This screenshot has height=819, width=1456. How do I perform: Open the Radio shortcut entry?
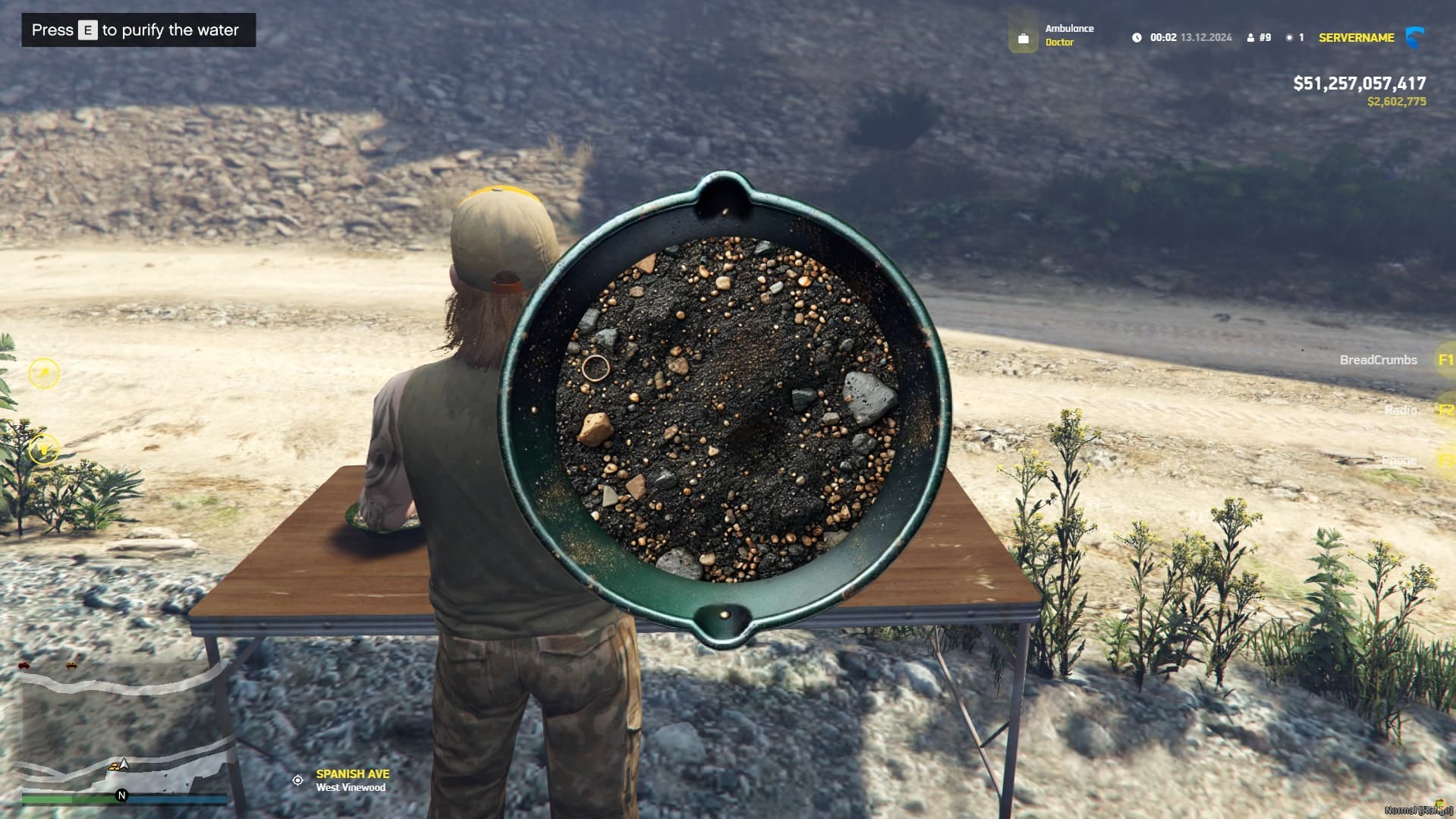click(1401, 410)
